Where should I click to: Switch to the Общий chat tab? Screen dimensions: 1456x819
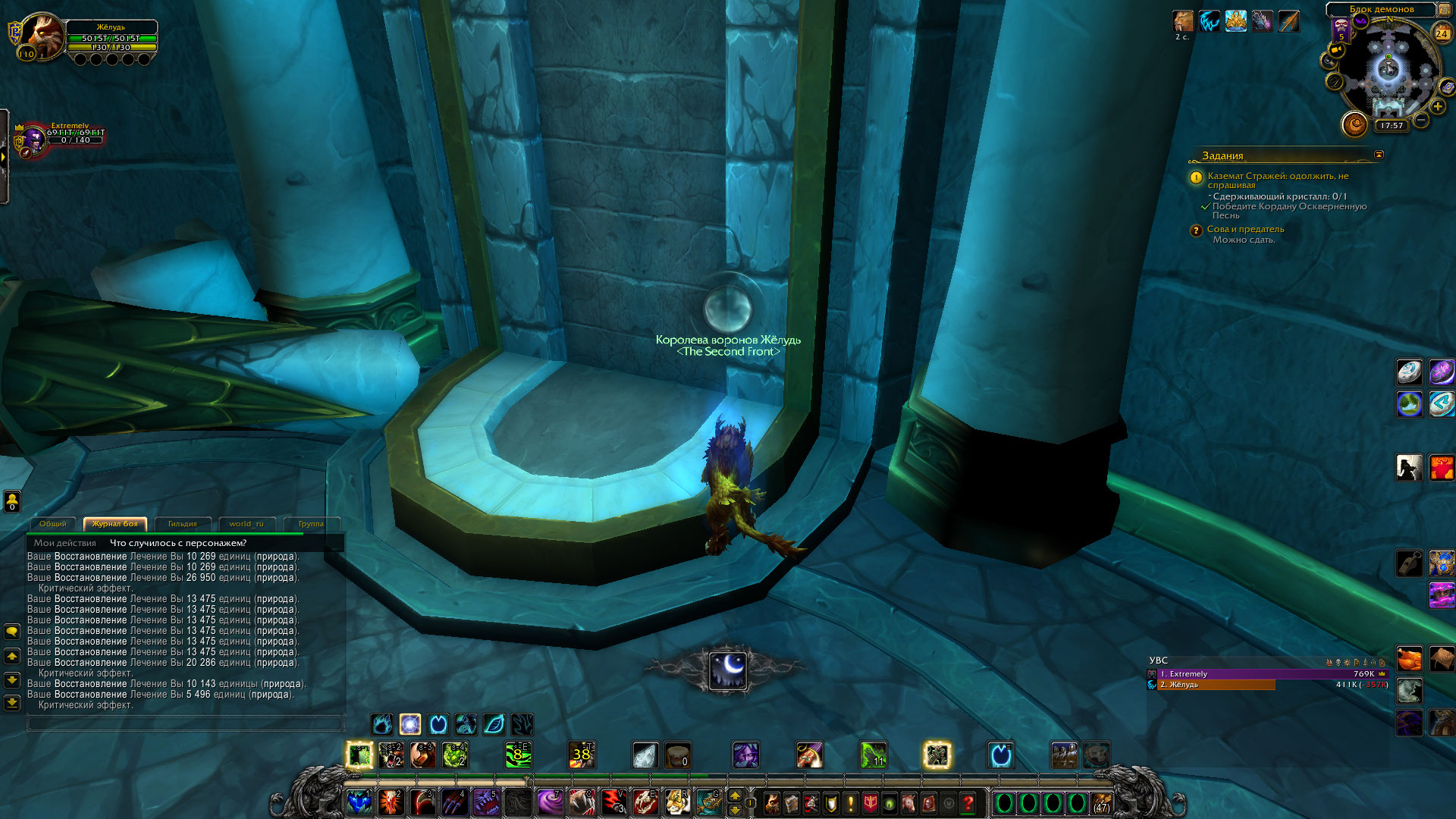point(52,524)
